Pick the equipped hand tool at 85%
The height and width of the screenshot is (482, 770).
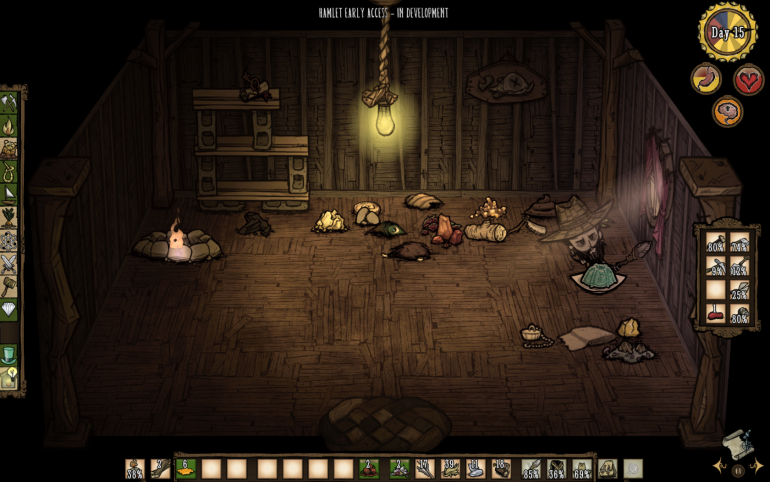pyautogui.click(x=531, y=468)
